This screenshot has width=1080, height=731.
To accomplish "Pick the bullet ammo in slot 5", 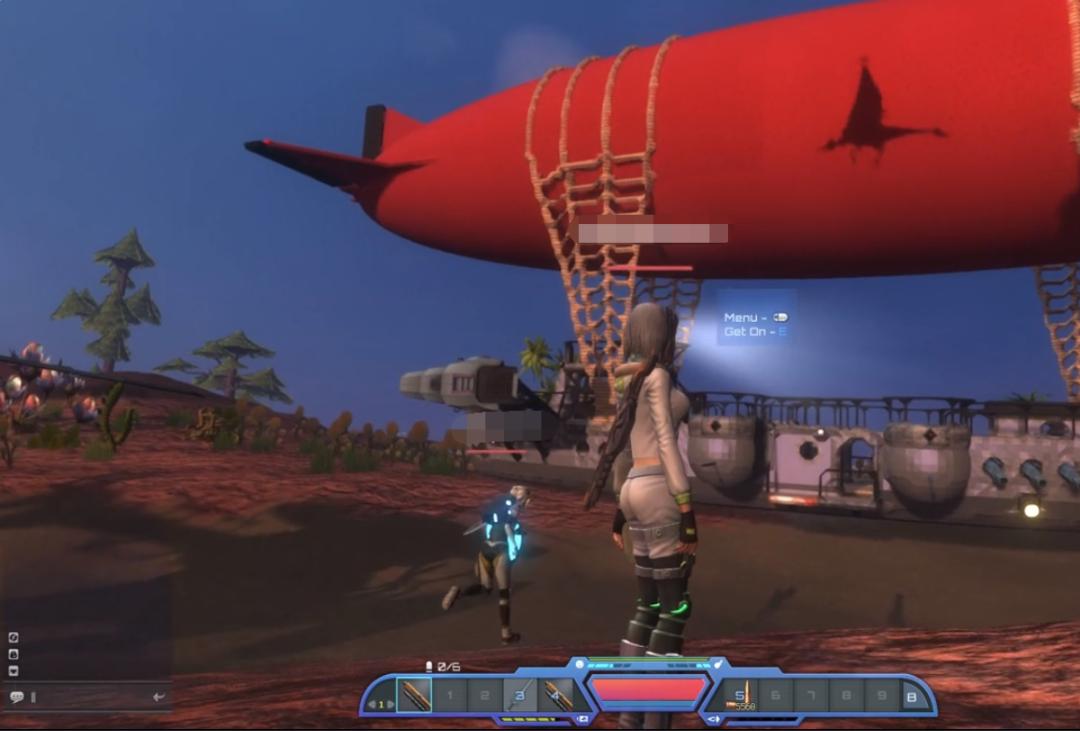I will 741,695.
